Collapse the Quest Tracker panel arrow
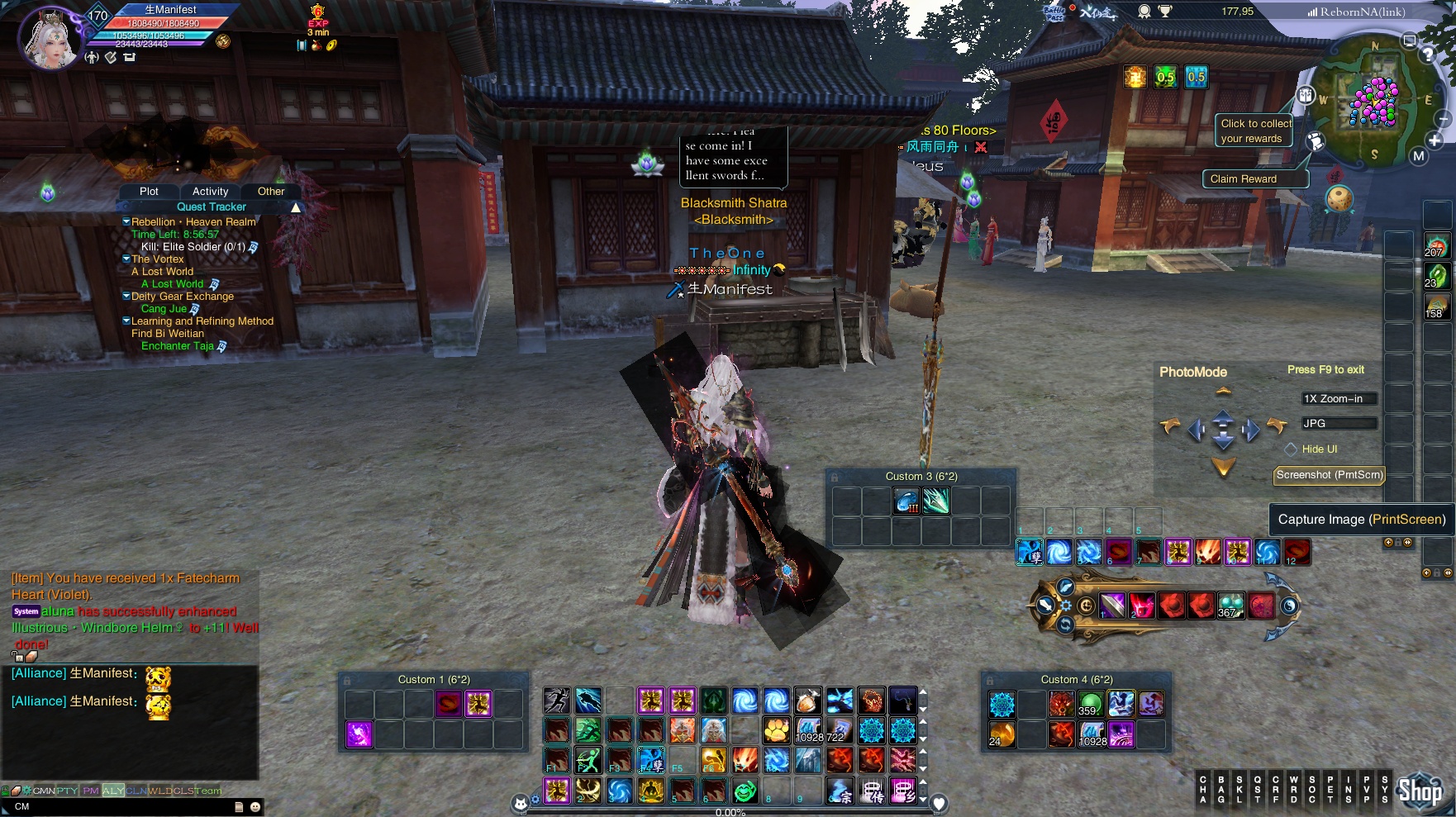1456x817 pixels. point(295,207)
